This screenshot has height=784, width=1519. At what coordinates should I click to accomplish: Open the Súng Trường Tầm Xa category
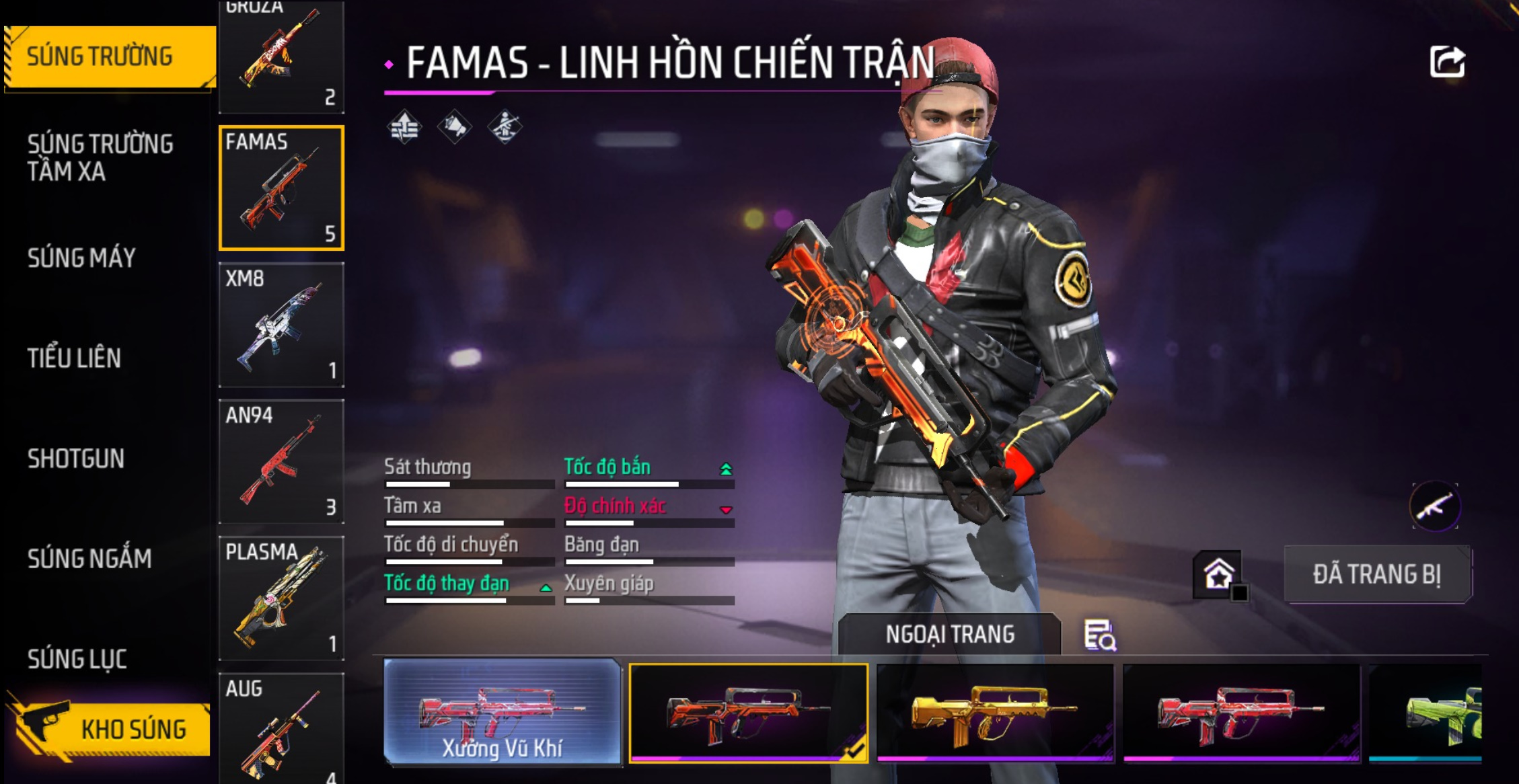click(x=101, y=157)
